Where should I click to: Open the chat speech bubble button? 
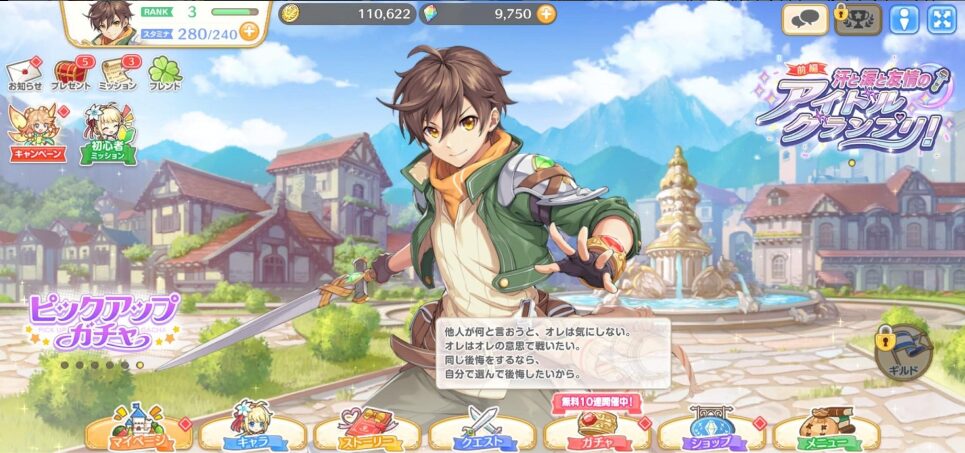(803, 18)
